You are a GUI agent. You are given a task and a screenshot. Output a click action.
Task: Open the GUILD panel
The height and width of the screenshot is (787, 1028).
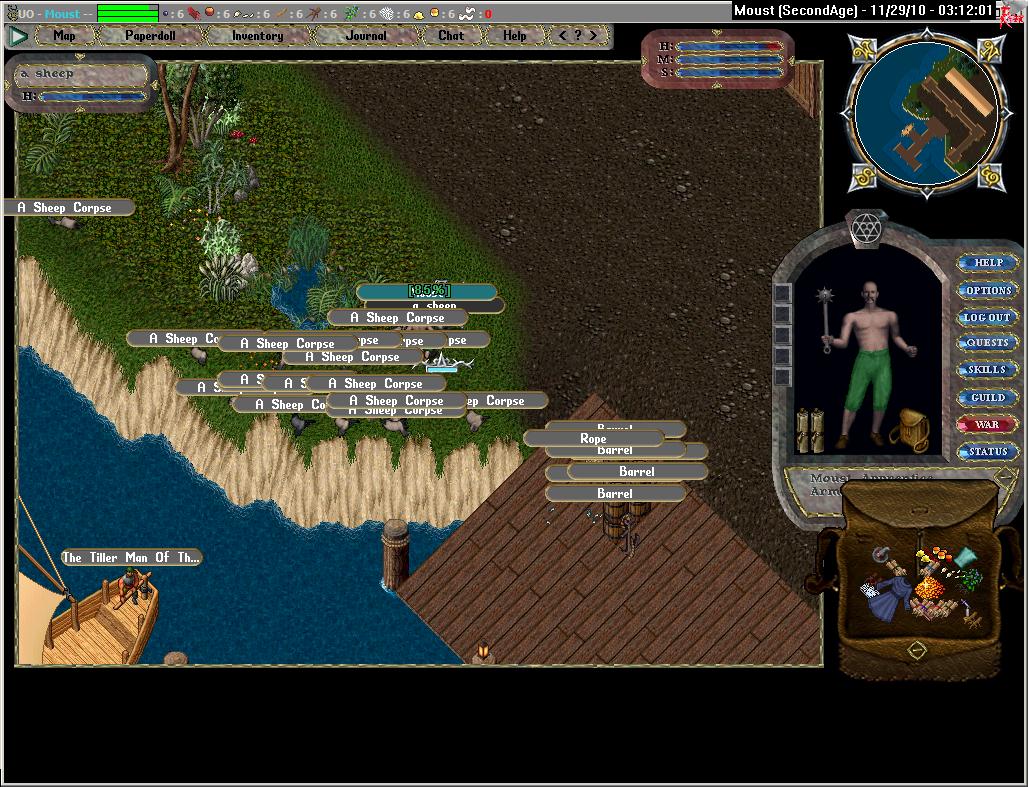(988, 397)
